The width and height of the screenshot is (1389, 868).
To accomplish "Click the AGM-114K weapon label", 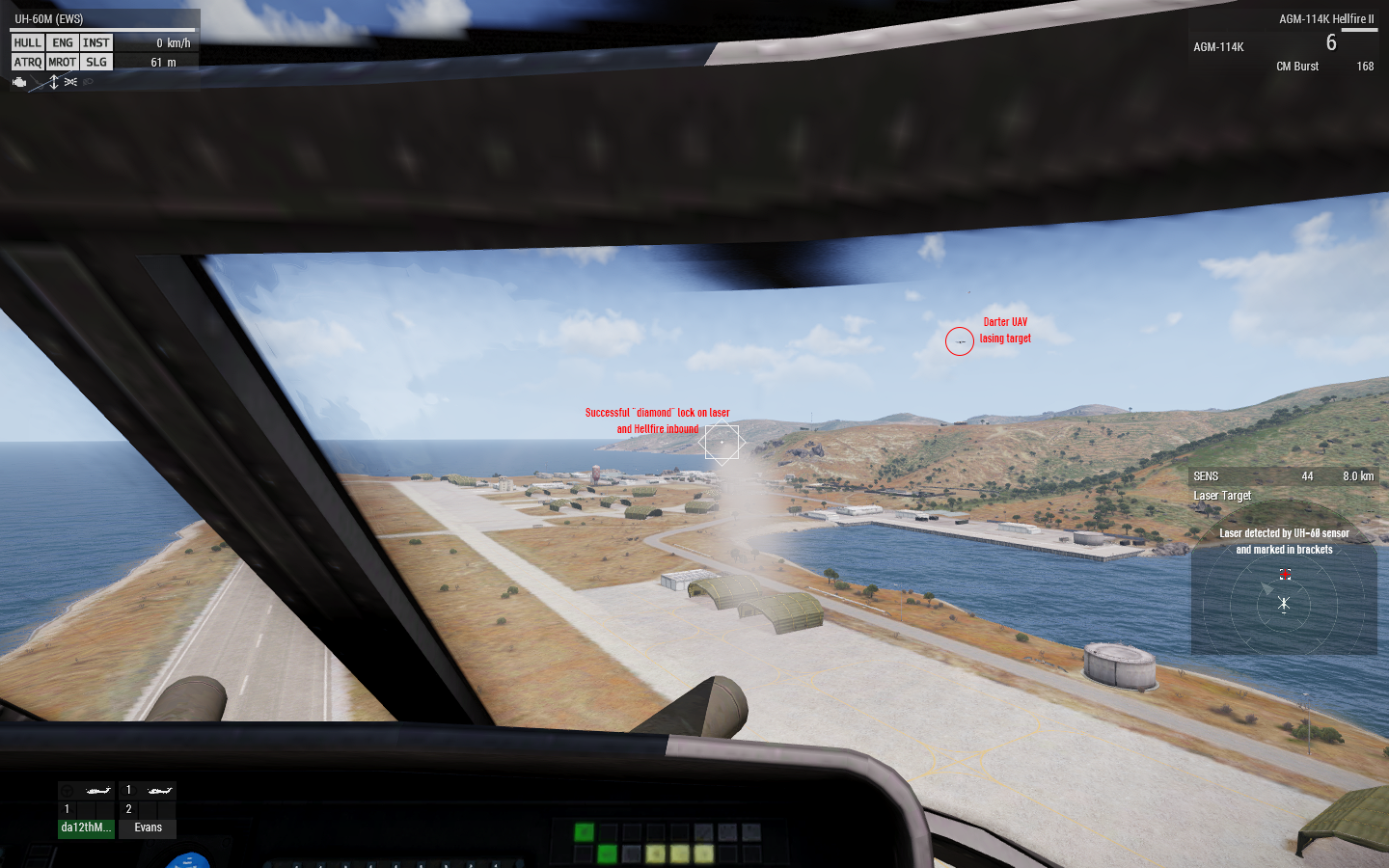I will pos(1218,47).
